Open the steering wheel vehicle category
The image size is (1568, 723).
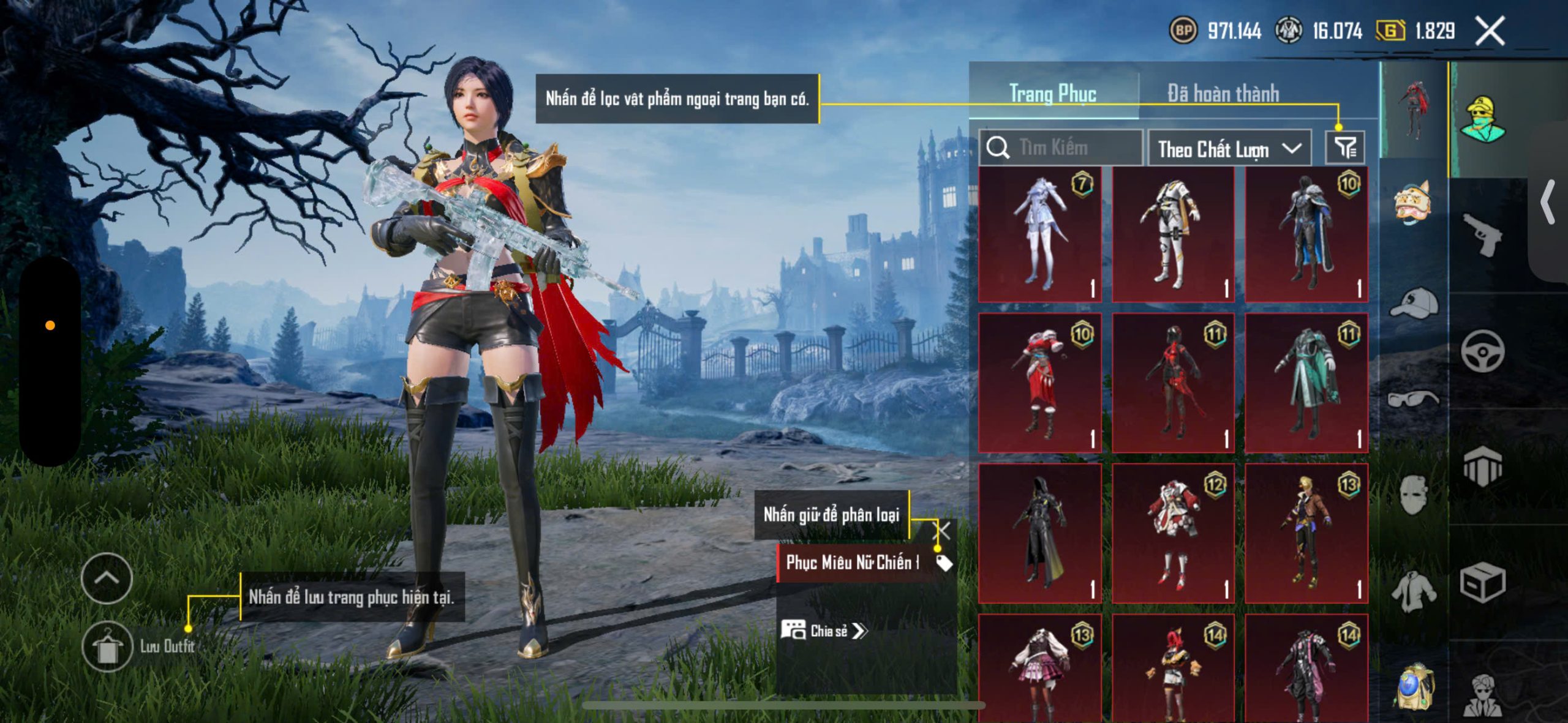point(1482,351)
